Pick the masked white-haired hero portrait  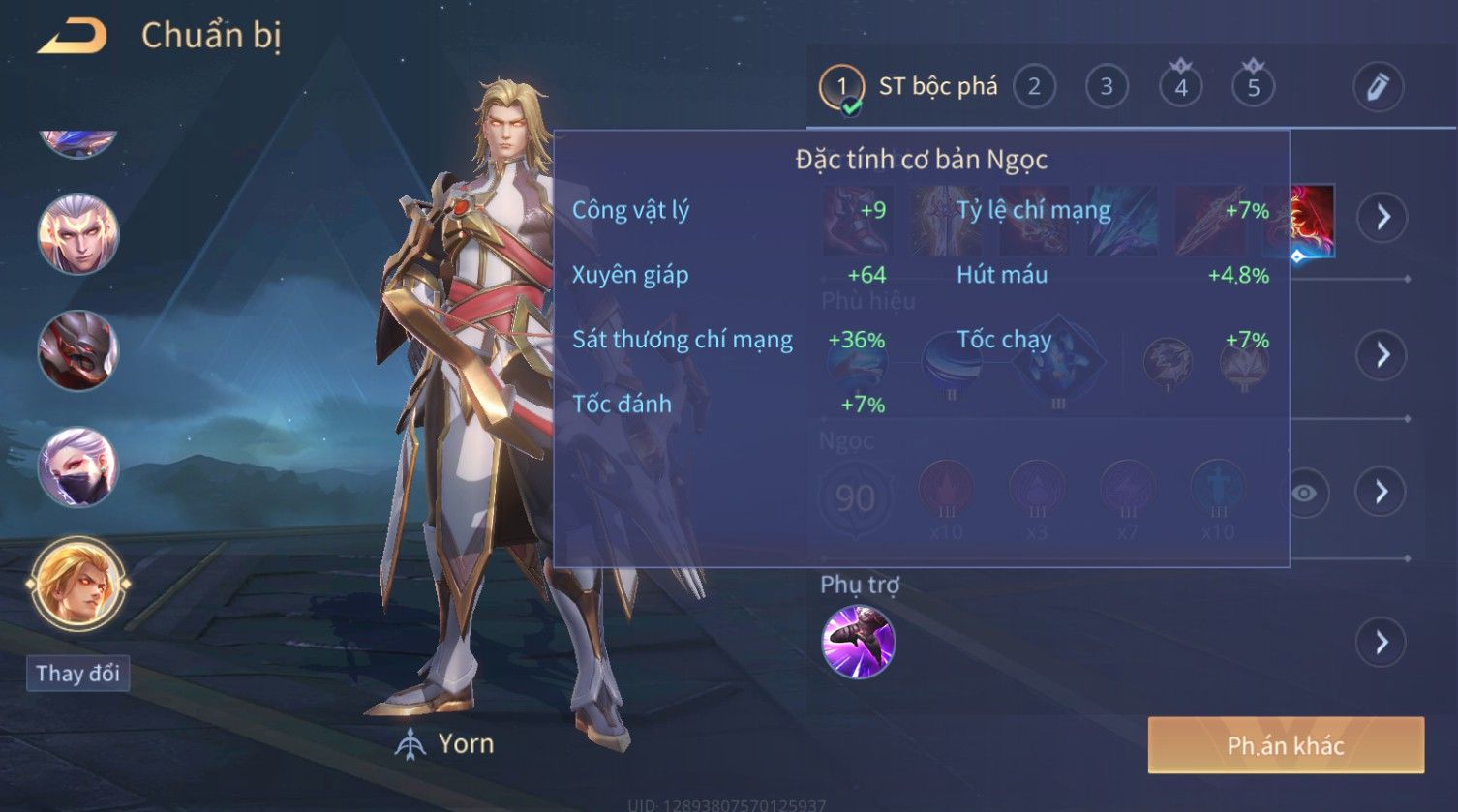coord(77,467)
